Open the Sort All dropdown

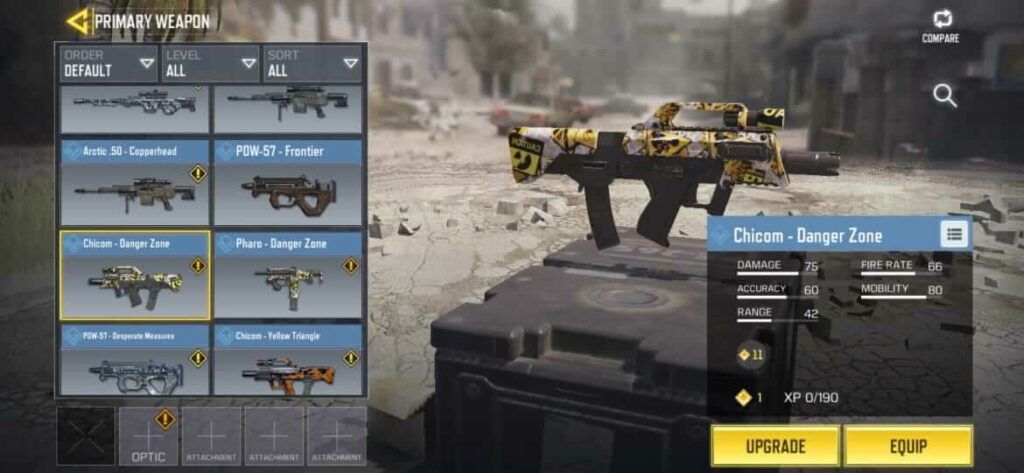click(312, 63)
